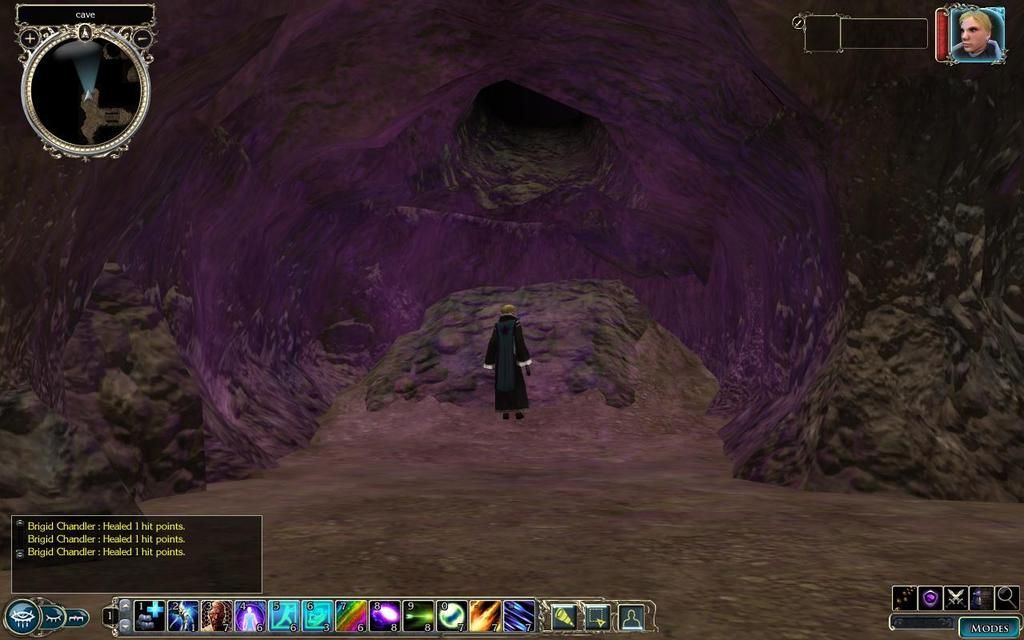
Task: Cast the green ray spell in slot 9
Action: 418,615
